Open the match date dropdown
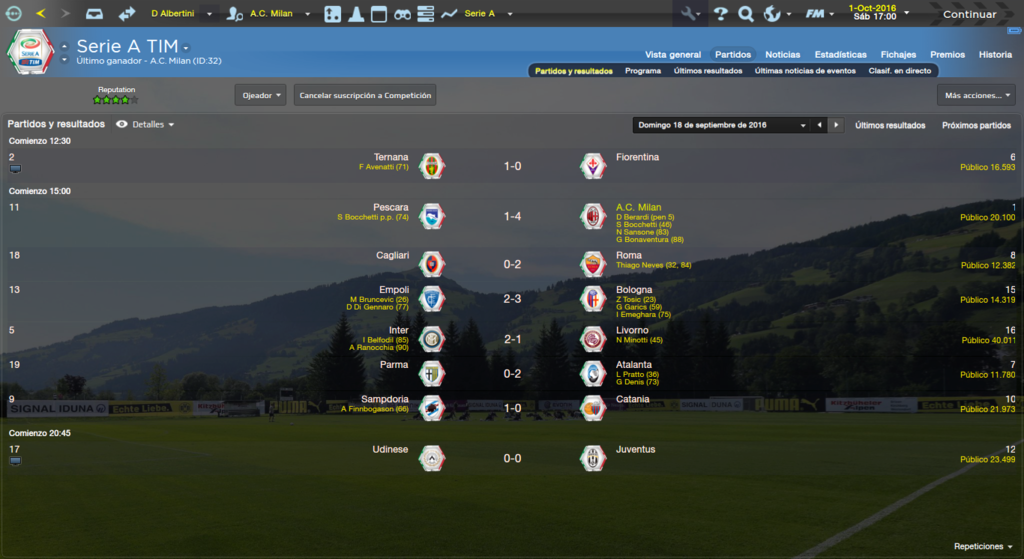 pos(721,125)
